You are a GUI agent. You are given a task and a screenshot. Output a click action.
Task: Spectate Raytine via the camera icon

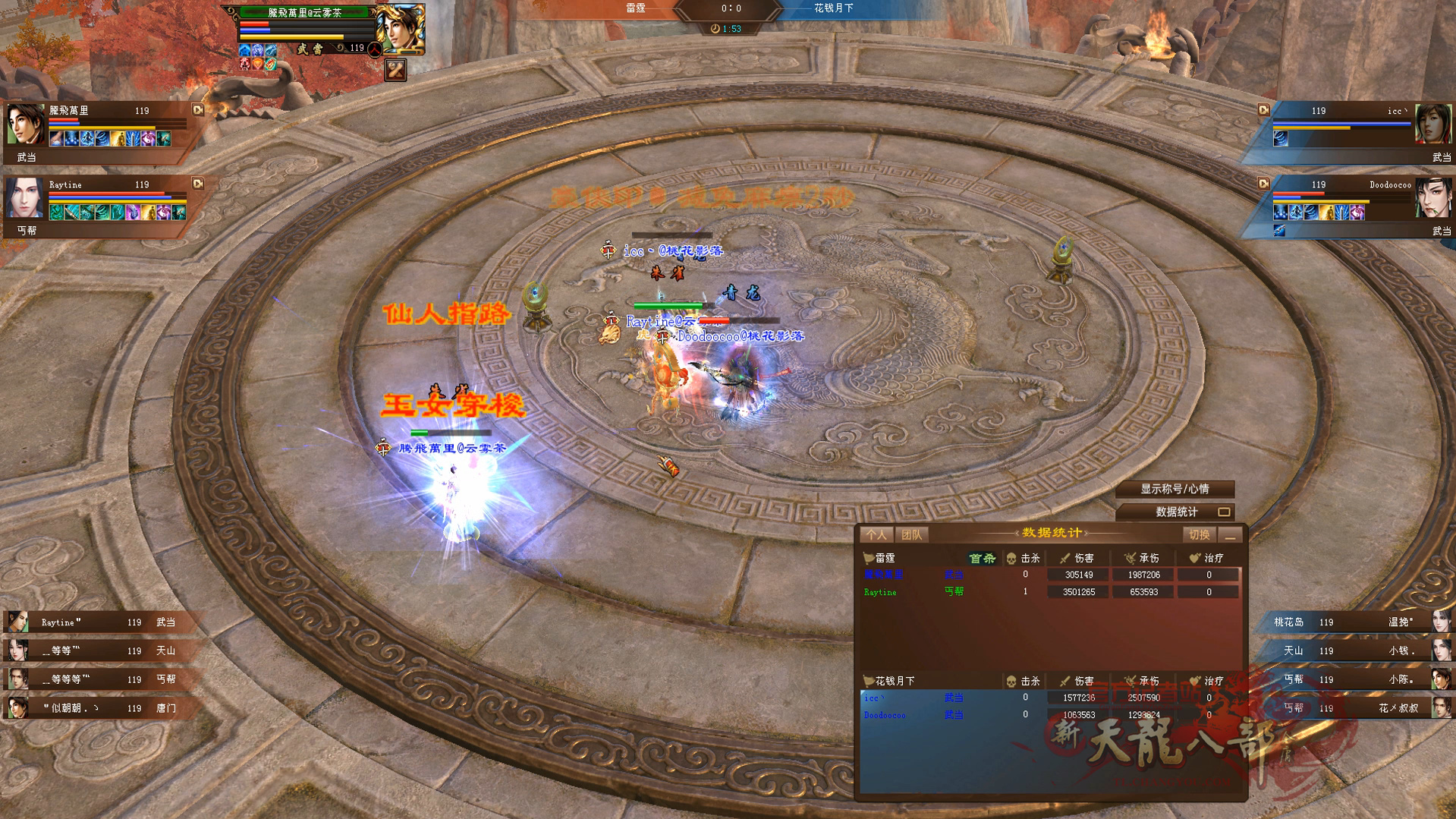[198, 184]
